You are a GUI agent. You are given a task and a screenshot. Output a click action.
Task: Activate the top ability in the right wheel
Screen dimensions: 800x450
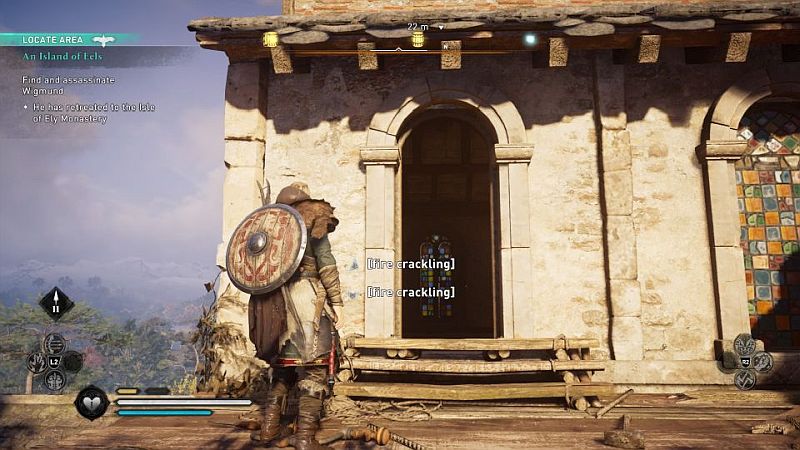click(x=745, y=343)
